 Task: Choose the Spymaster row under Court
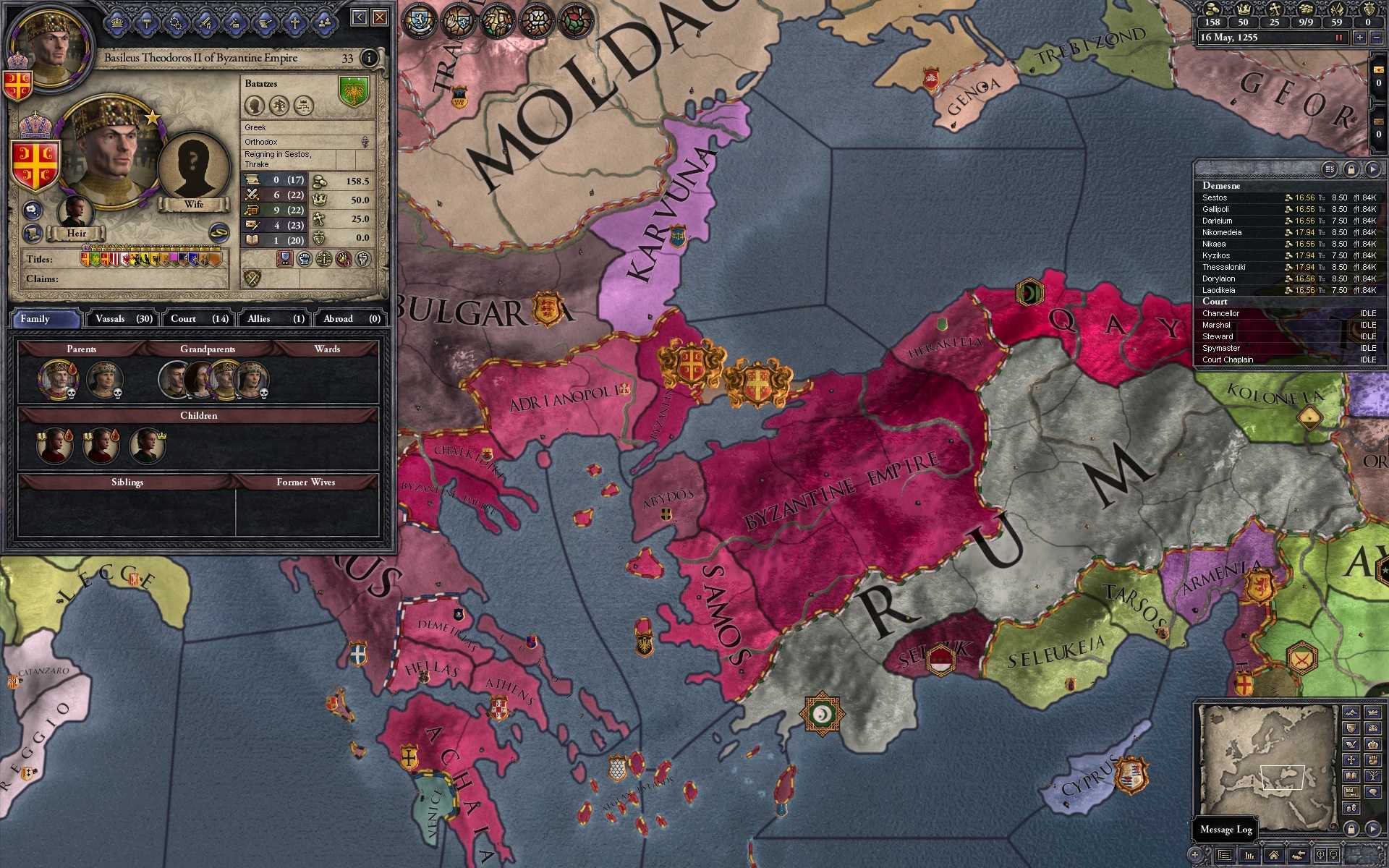coord(1221,348)
